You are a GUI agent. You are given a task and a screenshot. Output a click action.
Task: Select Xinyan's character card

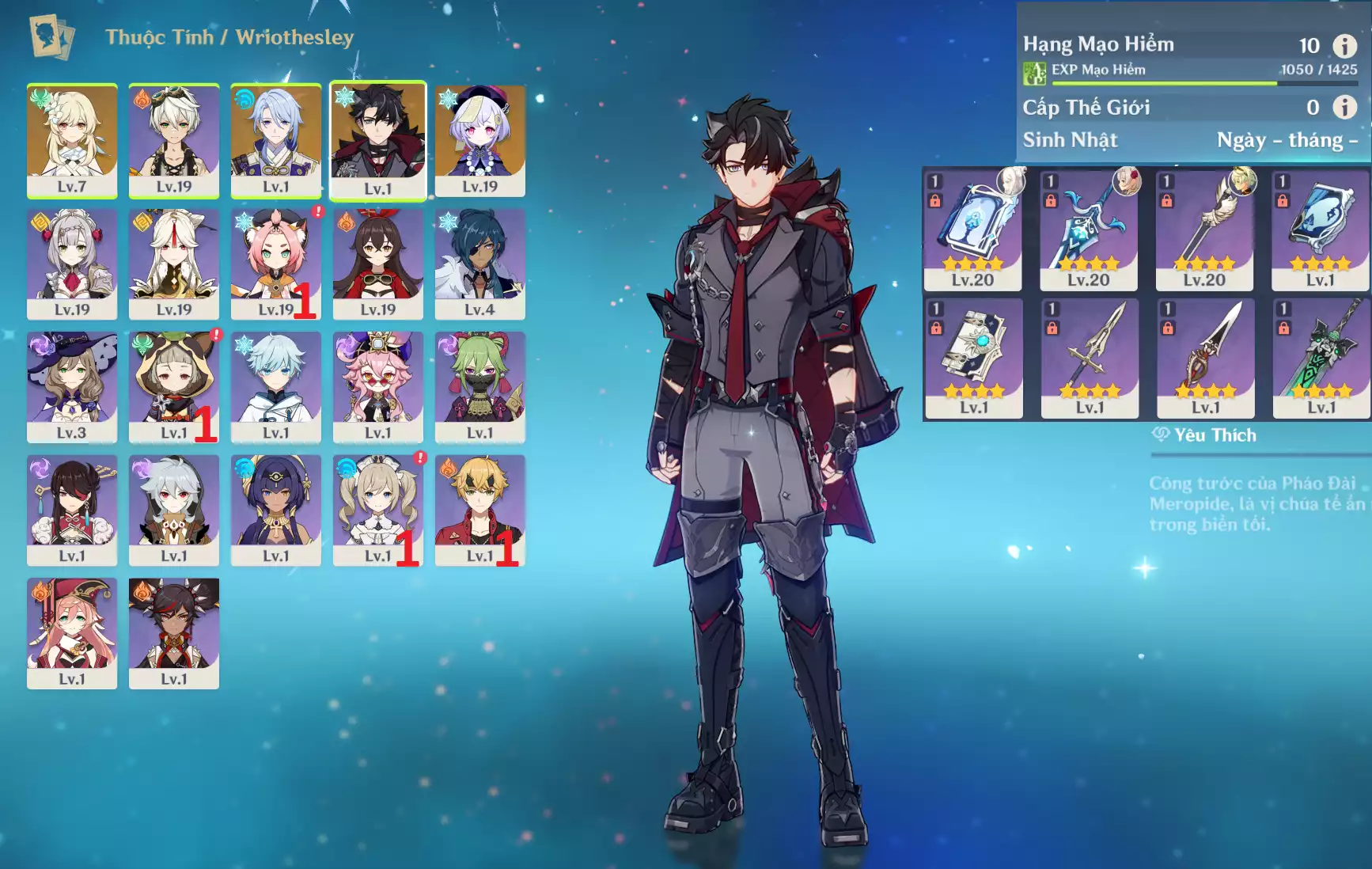pos(174,633)
